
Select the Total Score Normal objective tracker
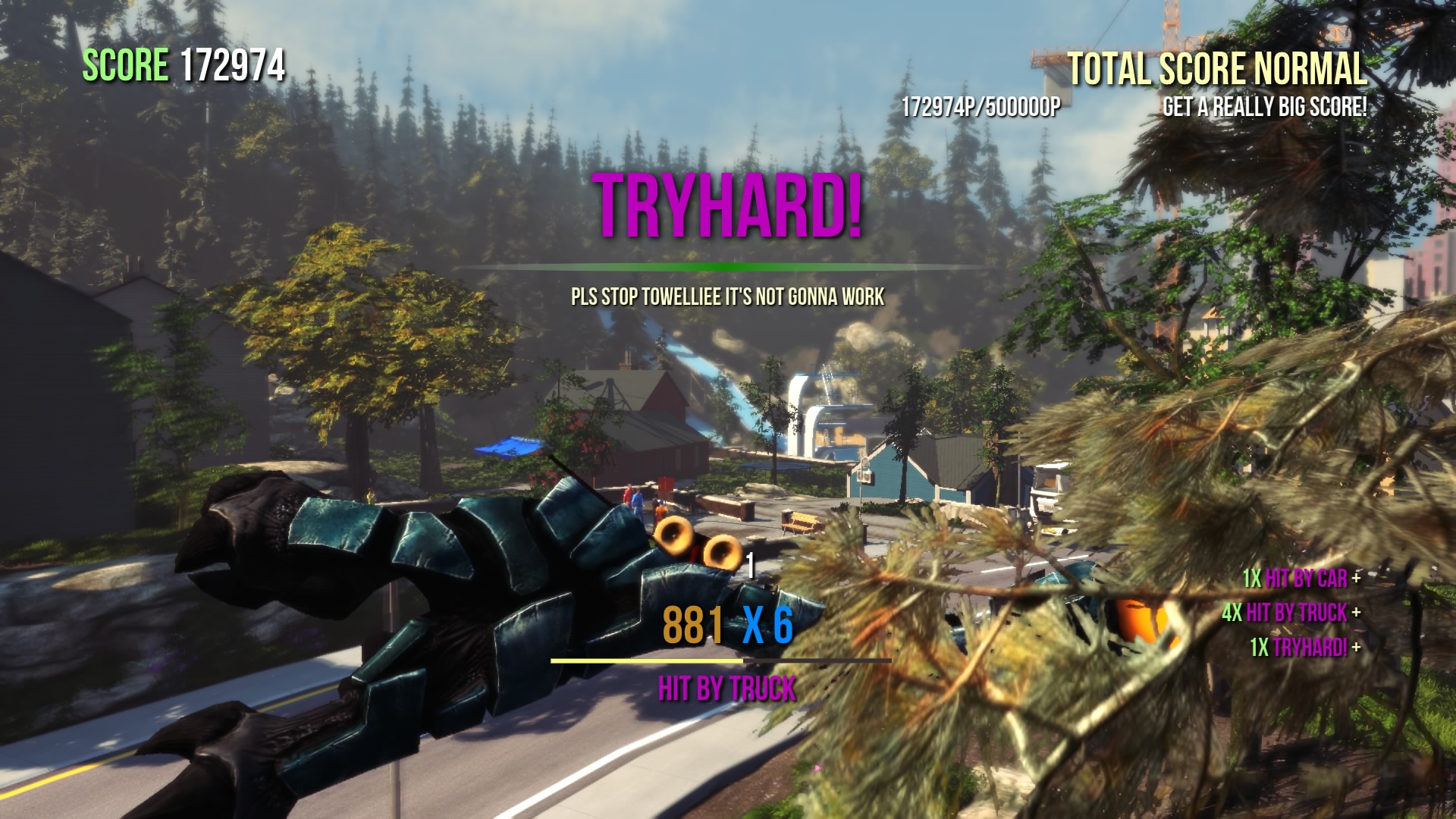pyautogui.click(x=1216, y=71)
